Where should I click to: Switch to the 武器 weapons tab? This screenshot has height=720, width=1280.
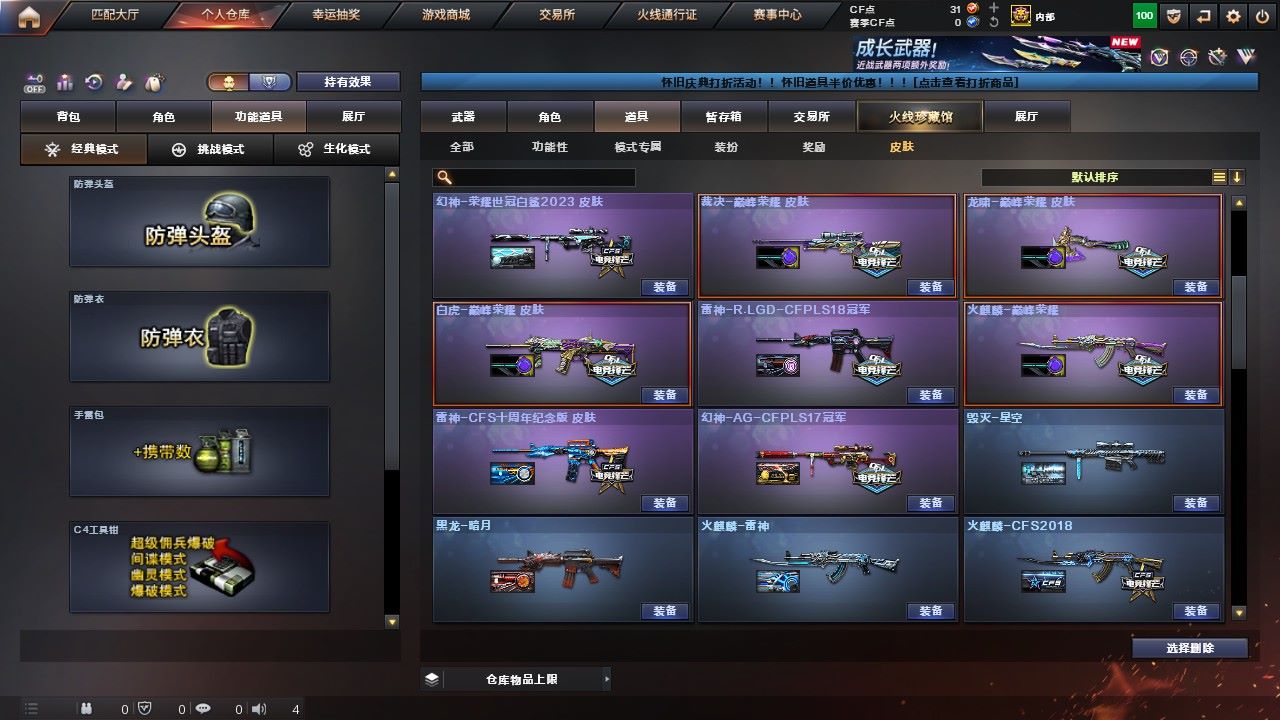463,117
